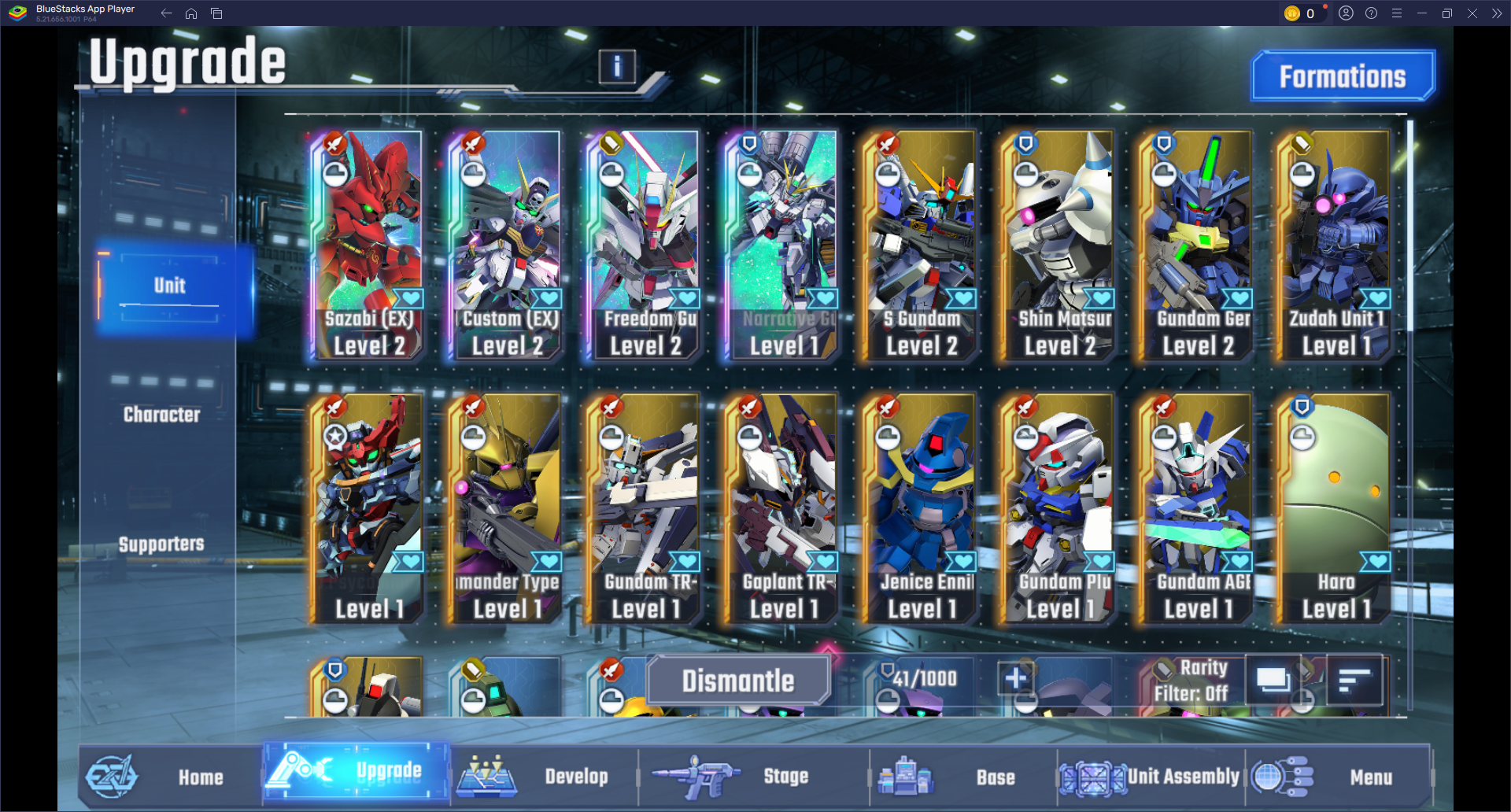Viewport: 1511px width, 812px height.
Task: Choose the Jenice Ennil unit card
Action: [x=921, y=509]
